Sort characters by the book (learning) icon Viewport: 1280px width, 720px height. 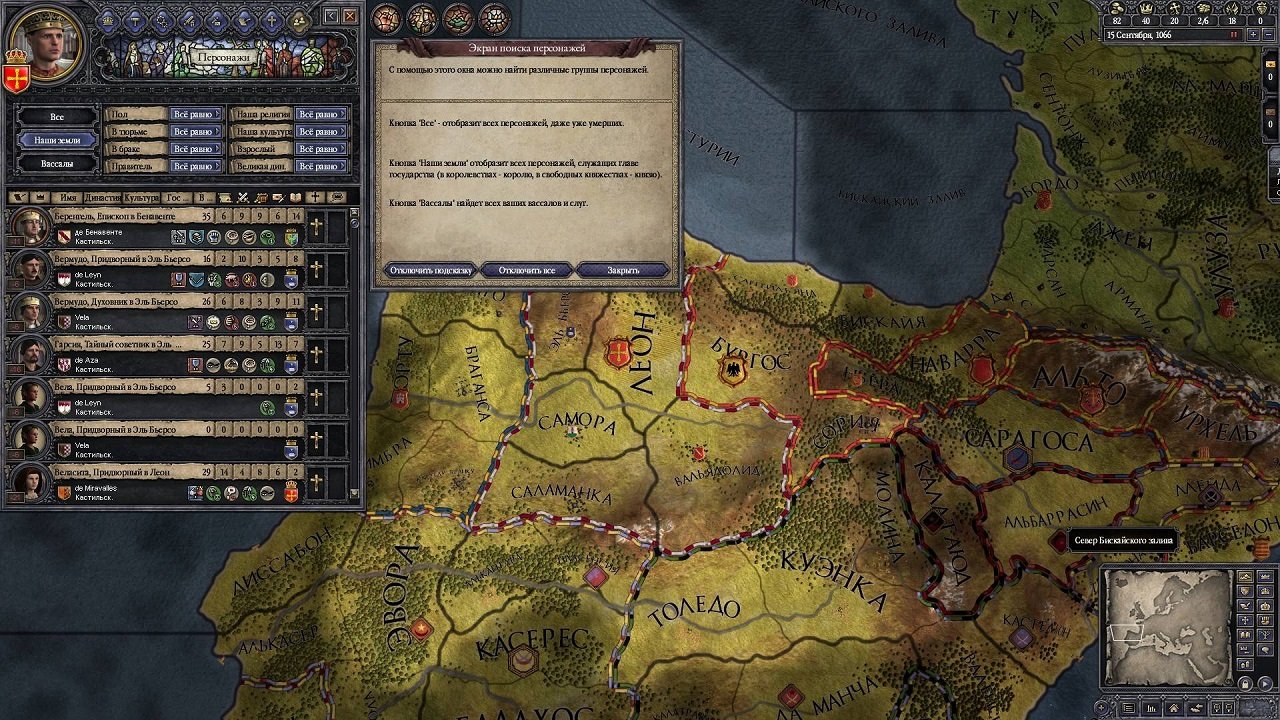pos(295,199)
